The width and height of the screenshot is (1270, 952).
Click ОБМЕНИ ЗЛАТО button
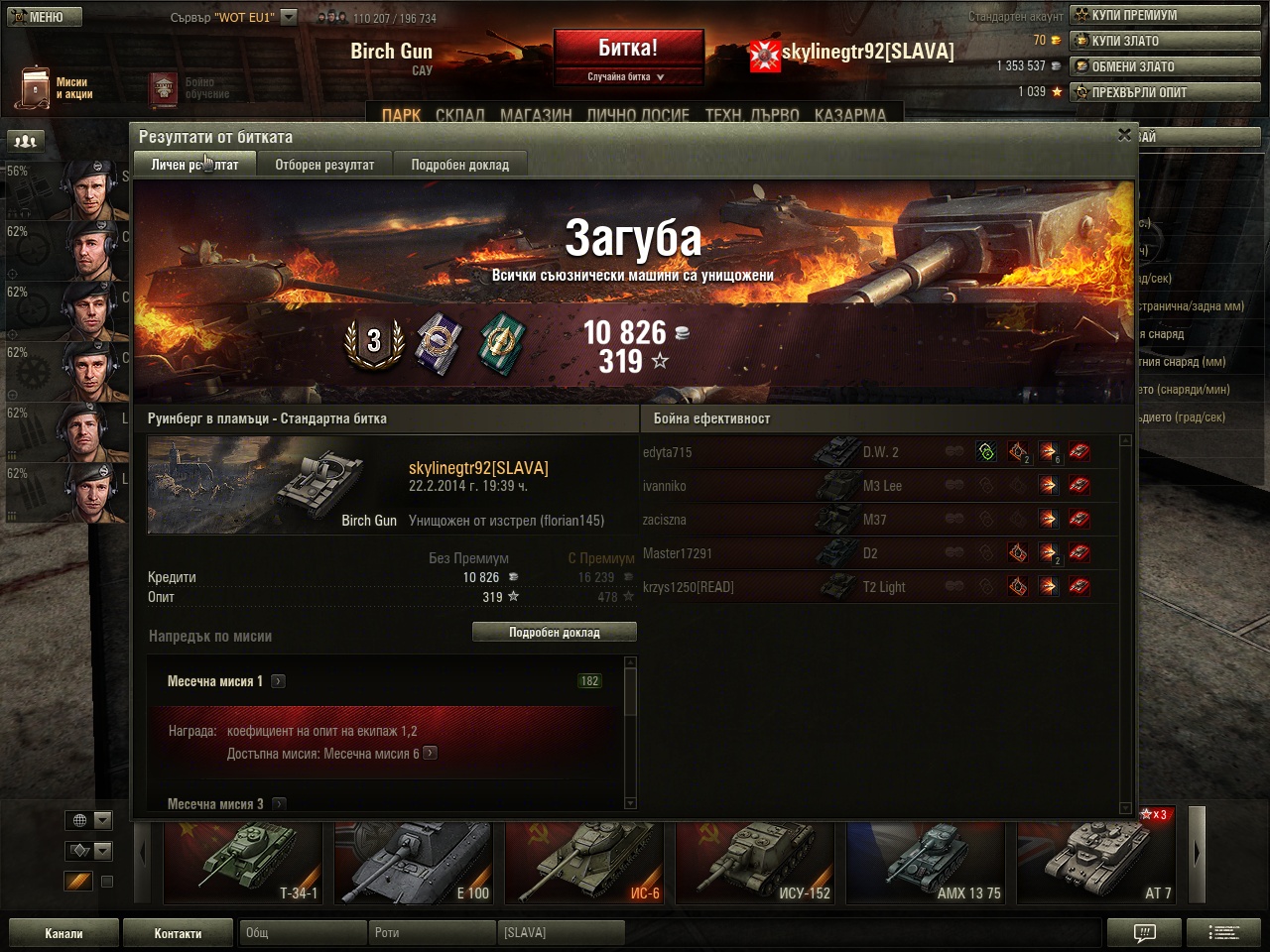1164,66
